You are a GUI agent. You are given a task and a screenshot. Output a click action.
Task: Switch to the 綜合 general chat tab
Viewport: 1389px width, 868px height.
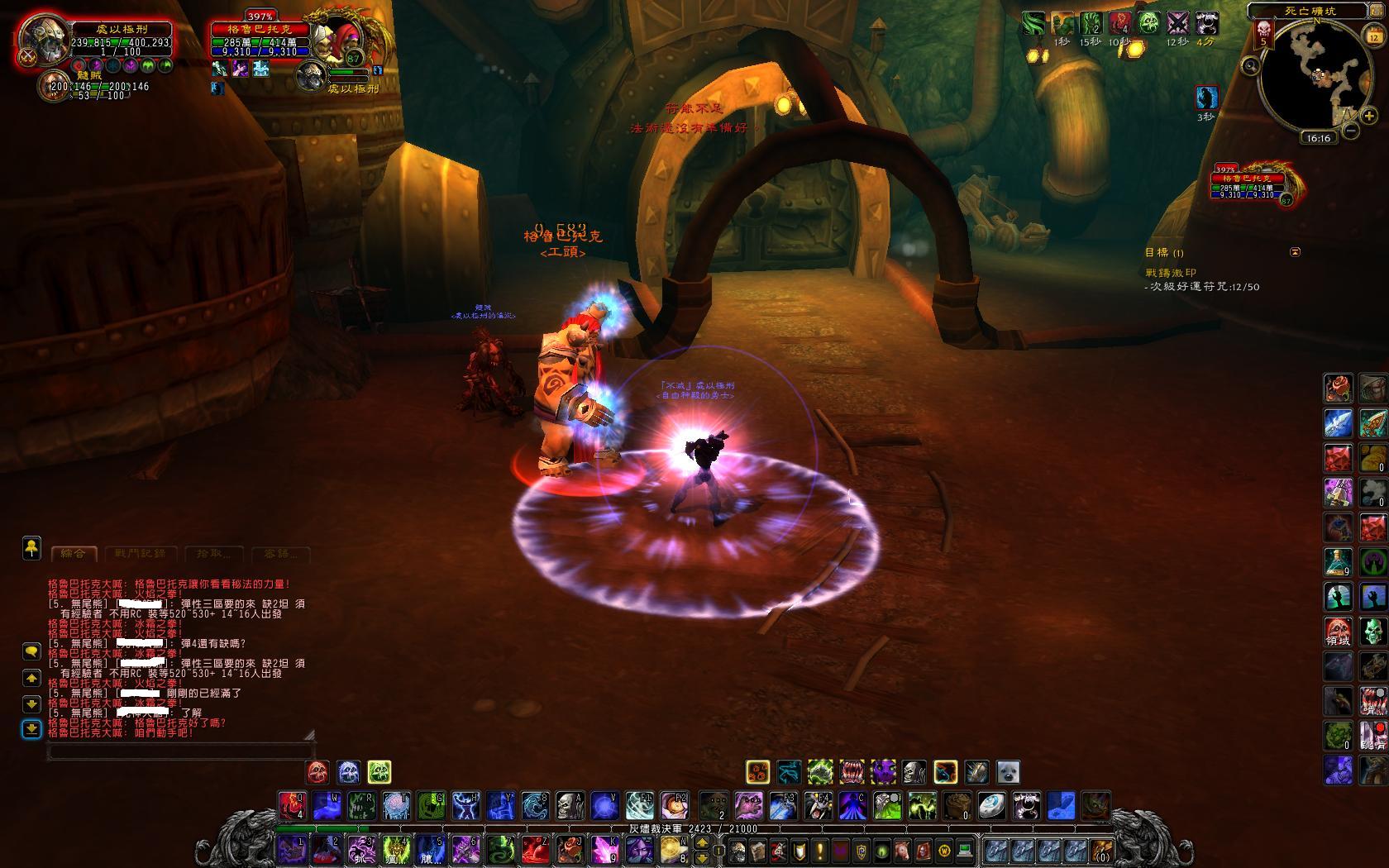pyautogui.click(x=74, y=553)
